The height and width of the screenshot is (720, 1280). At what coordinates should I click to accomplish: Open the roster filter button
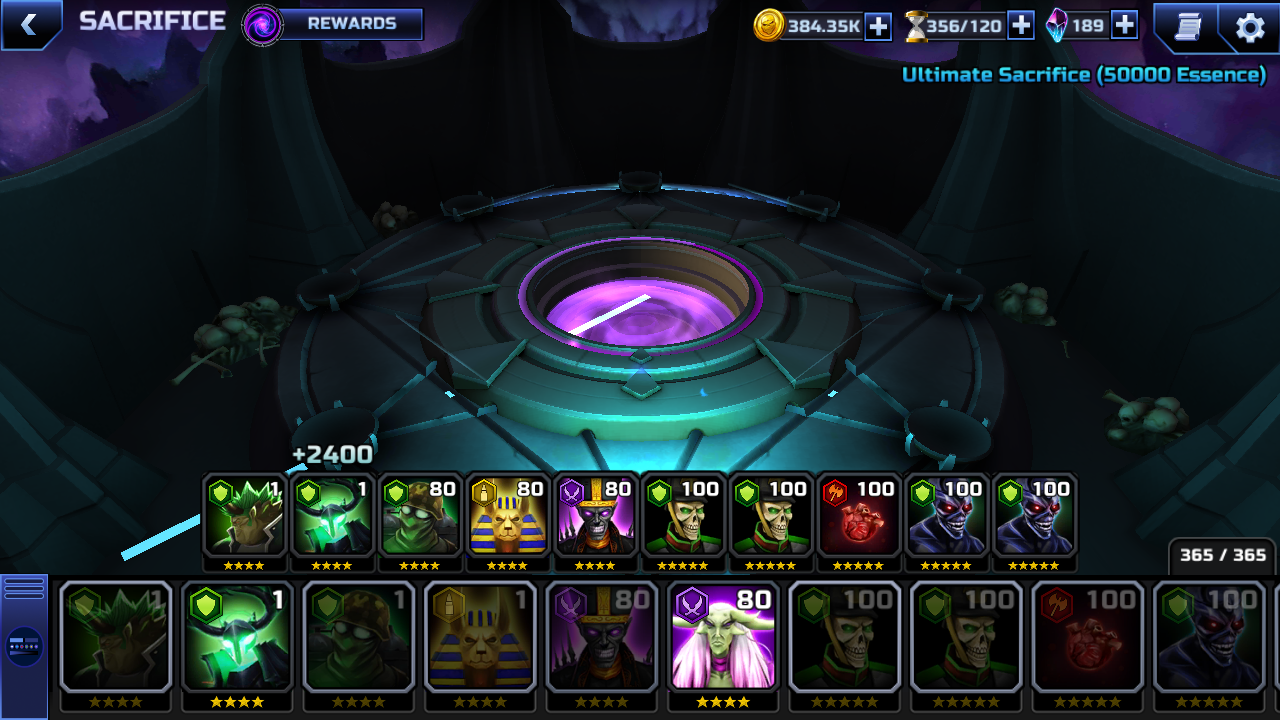click(24, 646)
